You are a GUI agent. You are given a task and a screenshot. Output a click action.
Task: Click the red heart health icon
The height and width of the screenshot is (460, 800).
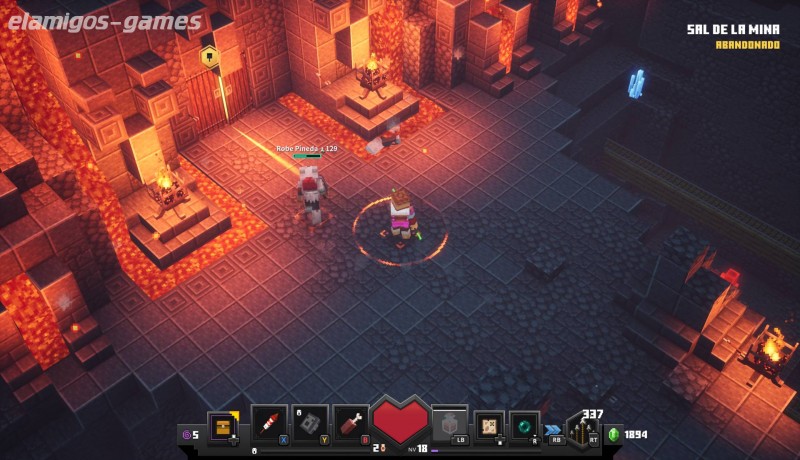click(400, 420)
